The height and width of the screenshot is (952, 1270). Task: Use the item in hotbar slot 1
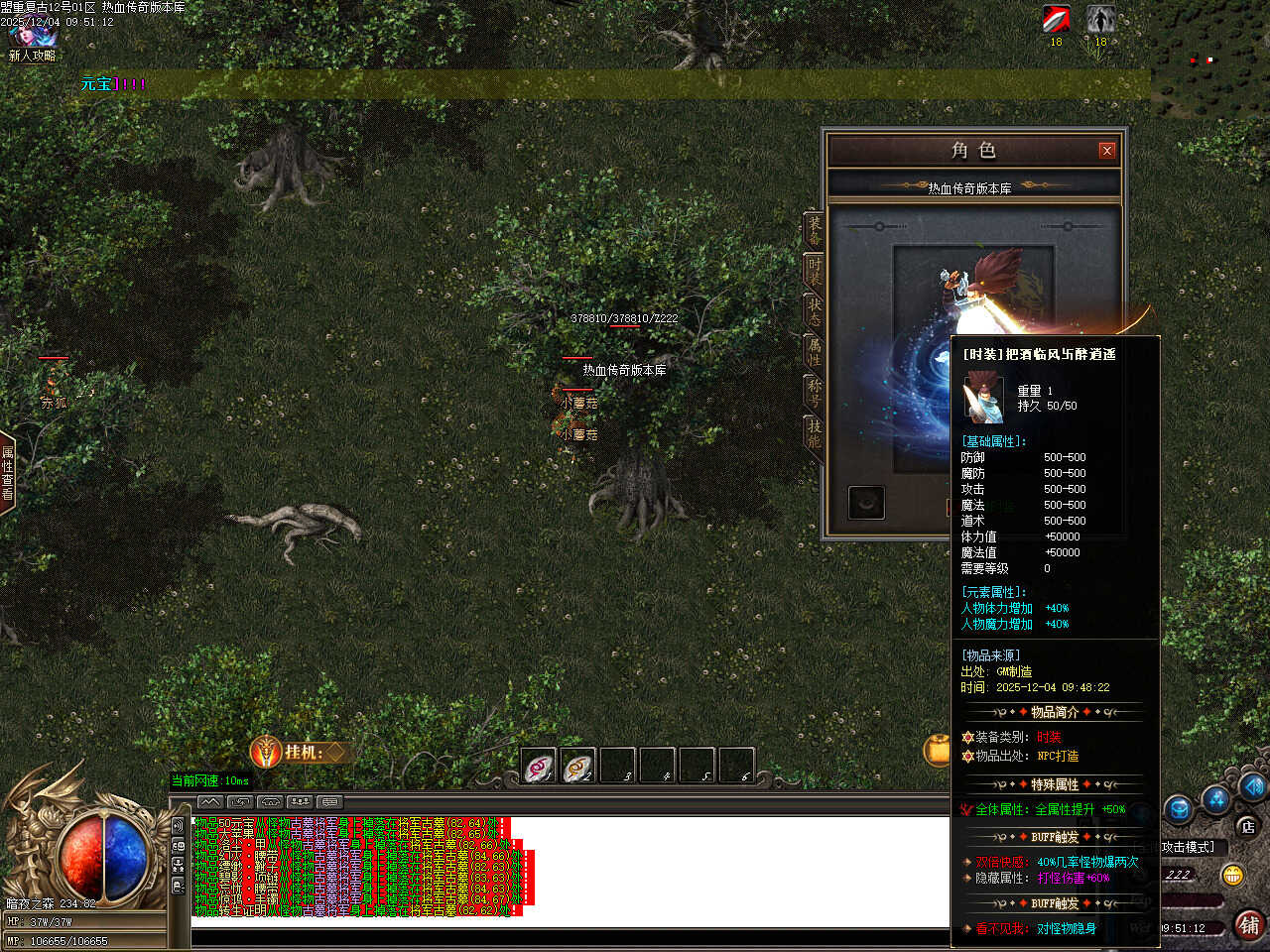[539, 767]
